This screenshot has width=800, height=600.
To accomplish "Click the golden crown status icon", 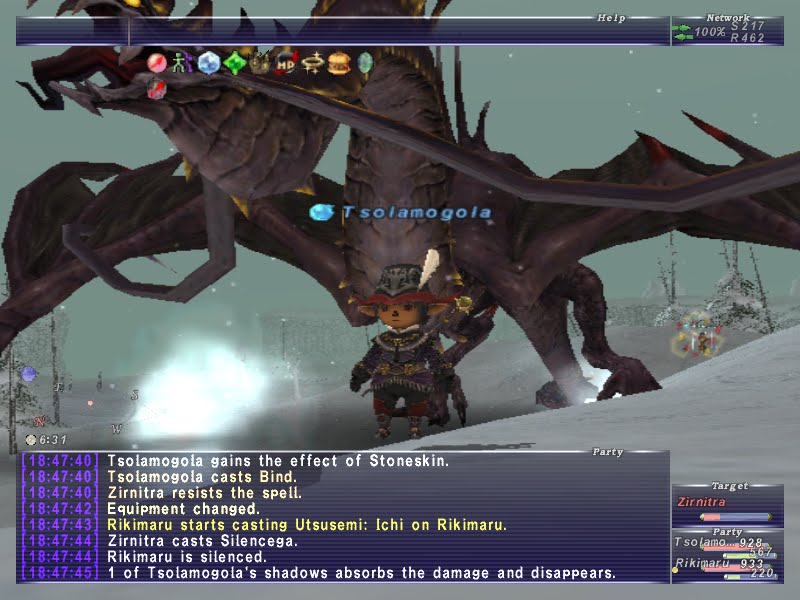I will [260, 64].
